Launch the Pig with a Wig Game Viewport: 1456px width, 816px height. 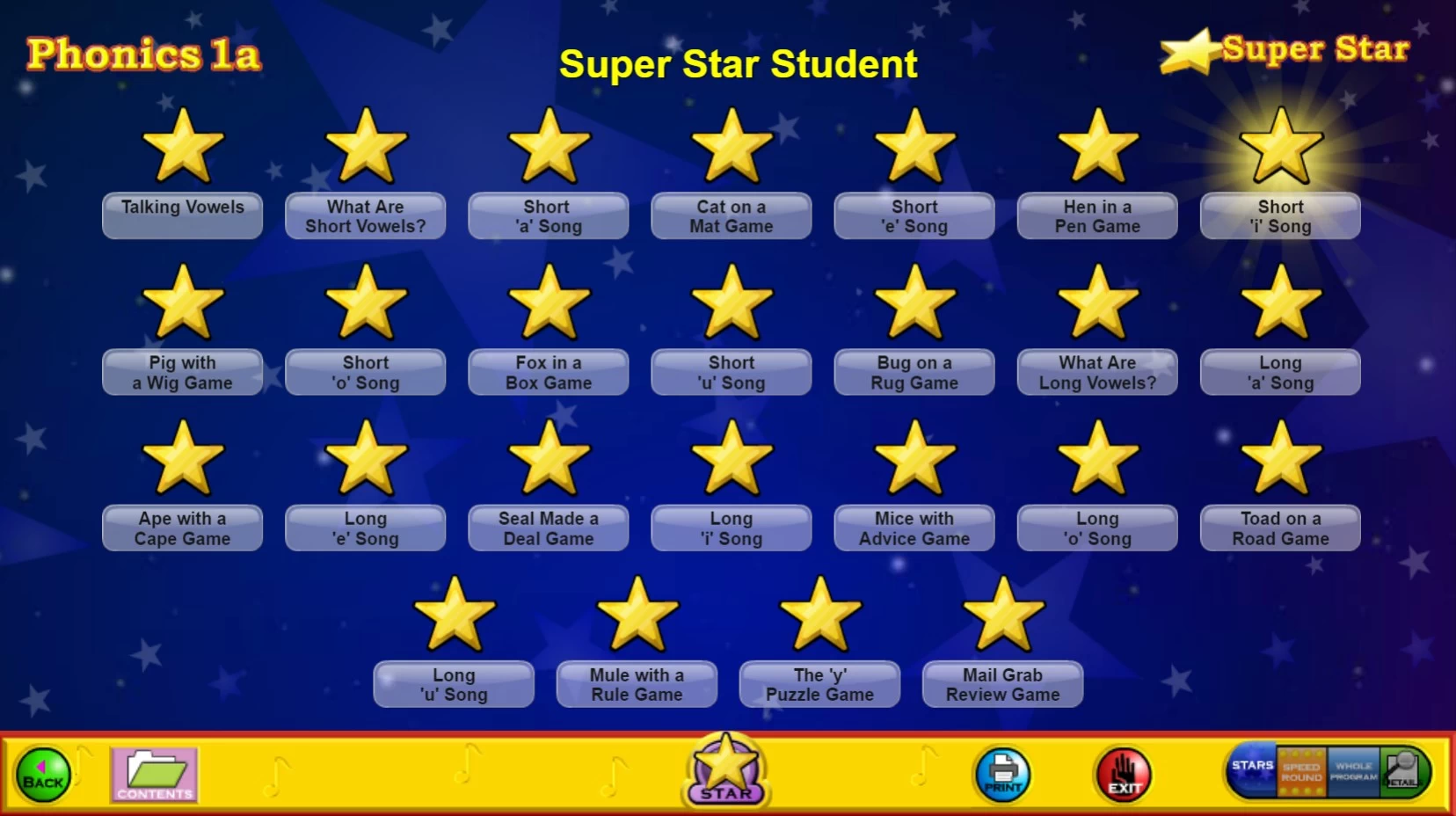click(x=183, y=373)
